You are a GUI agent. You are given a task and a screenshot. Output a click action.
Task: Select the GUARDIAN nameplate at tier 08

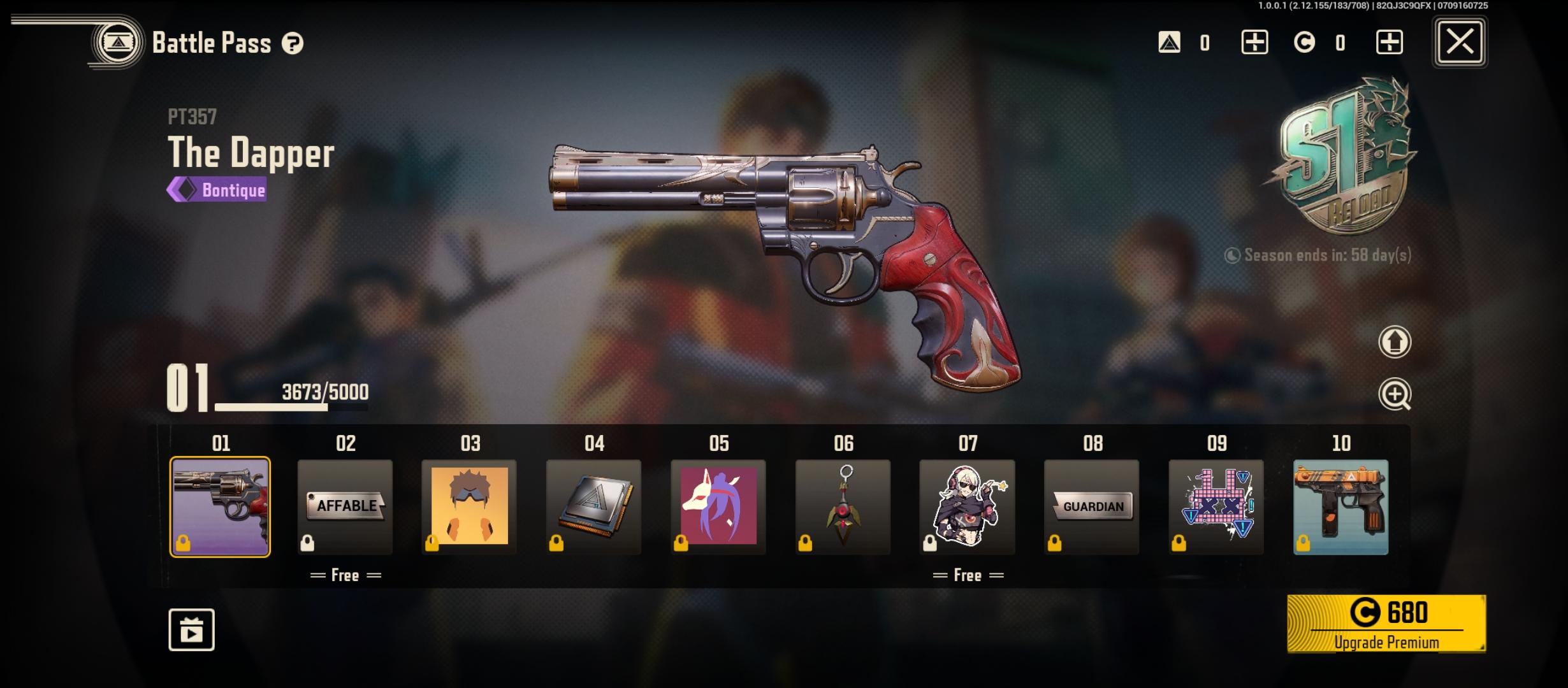pyautogui.click(x=1091, y=506)
